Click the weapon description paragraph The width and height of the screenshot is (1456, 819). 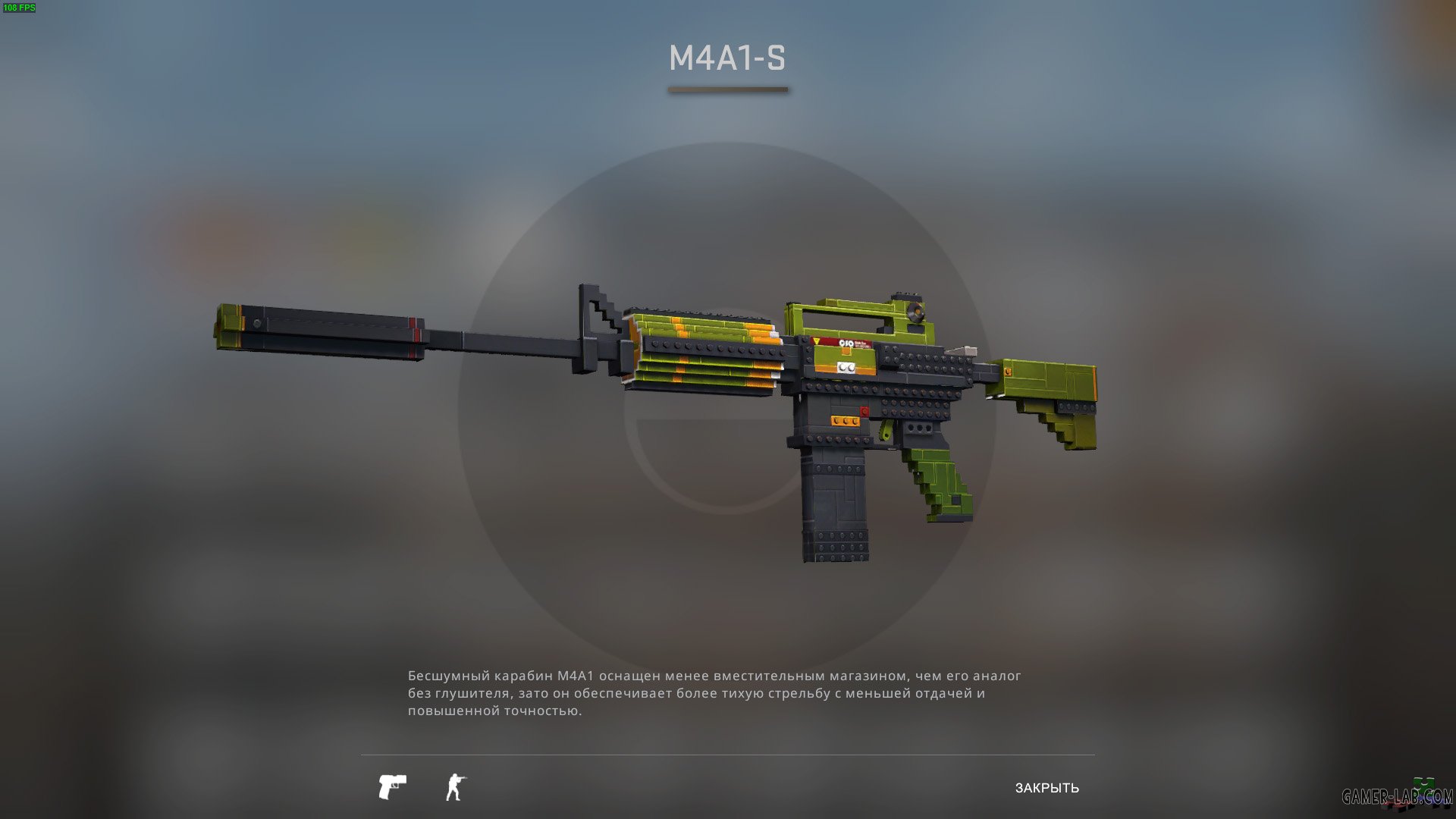[x=713, y=694]
